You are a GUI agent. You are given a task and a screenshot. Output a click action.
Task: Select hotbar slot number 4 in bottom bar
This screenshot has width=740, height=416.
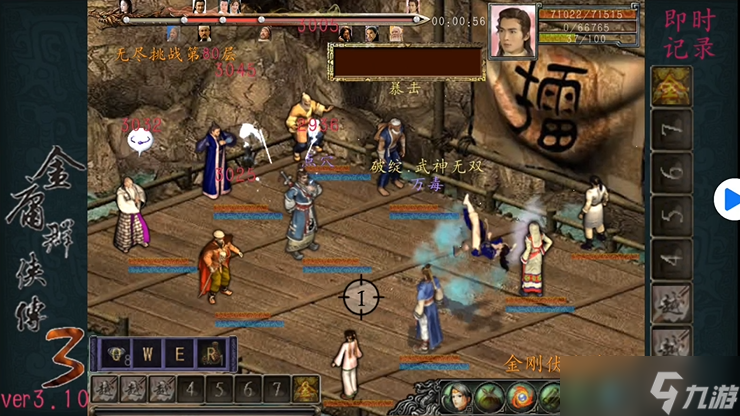coord(191,389)
